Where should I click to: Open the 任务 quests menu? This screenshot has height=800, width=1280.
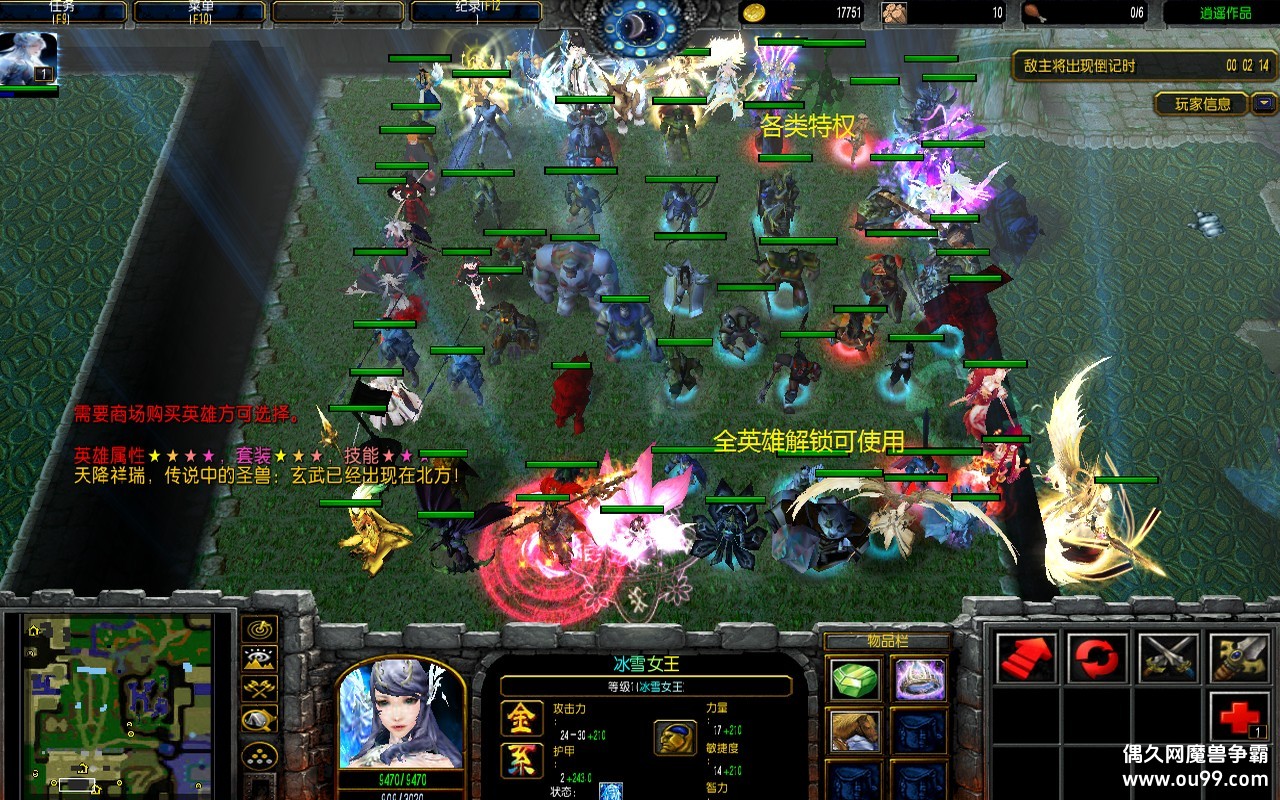click(63, 12)
